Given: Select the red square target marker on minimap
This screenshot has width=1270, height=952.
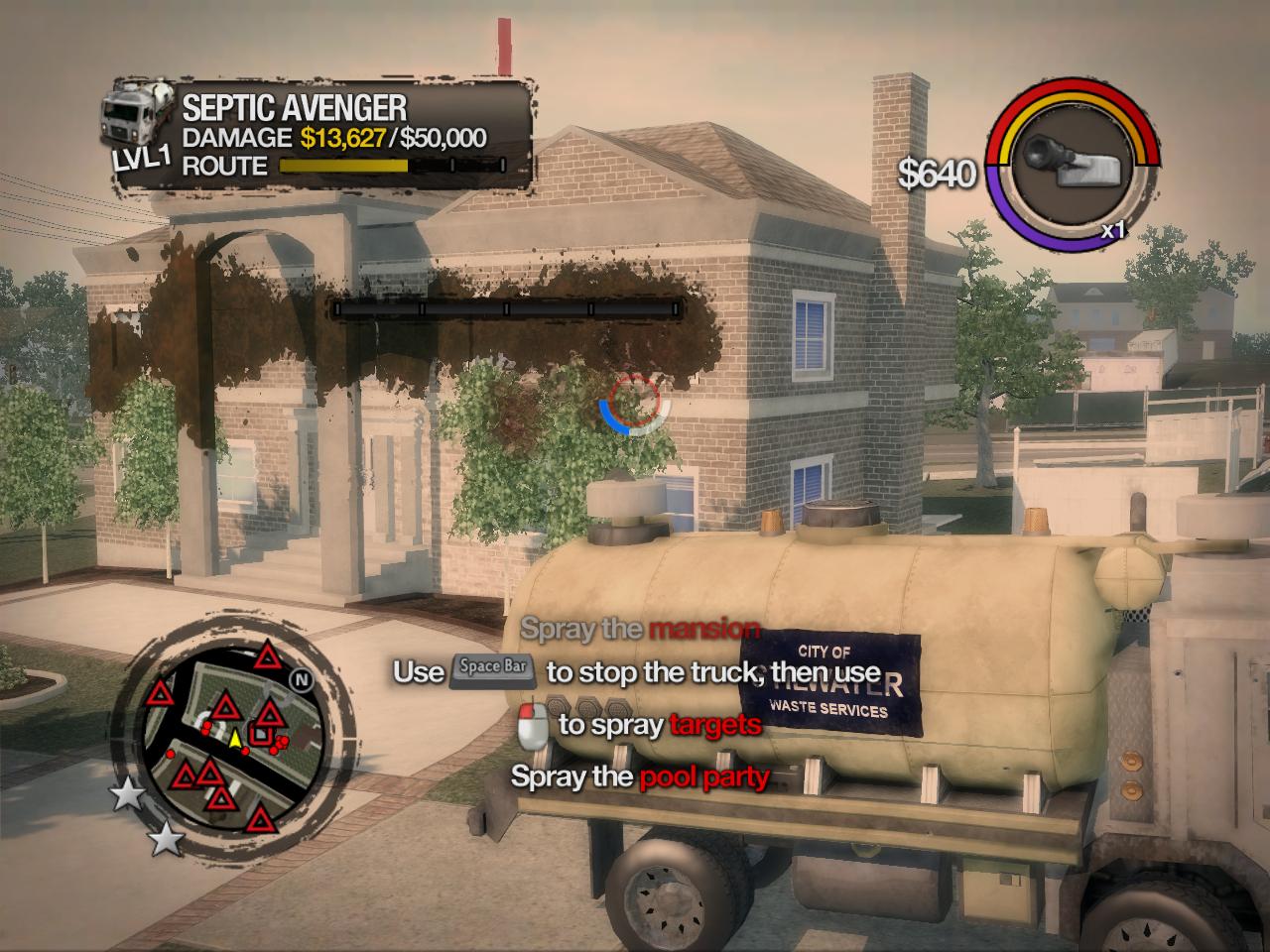Looking at the screenshot, I should (x=262, y=735).
